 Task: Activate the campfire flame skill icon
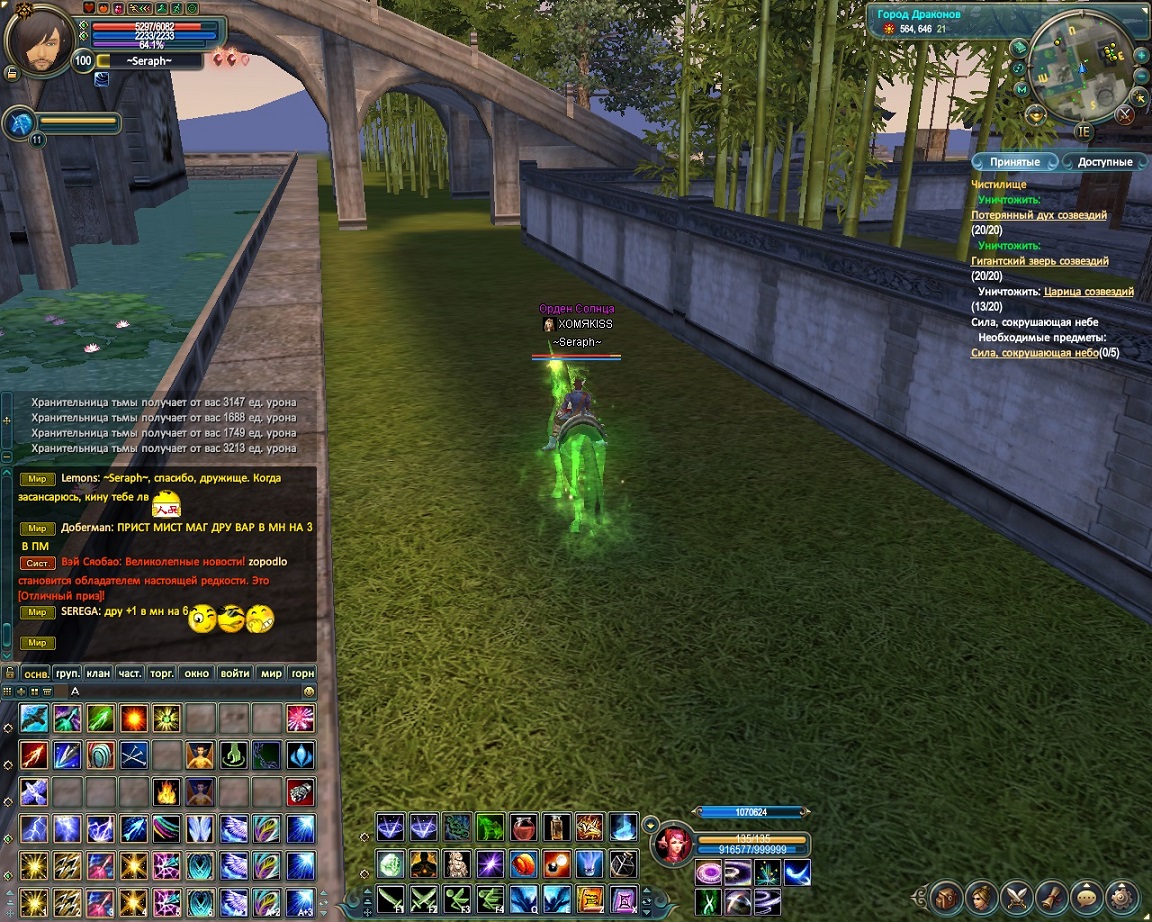point(166,791)
